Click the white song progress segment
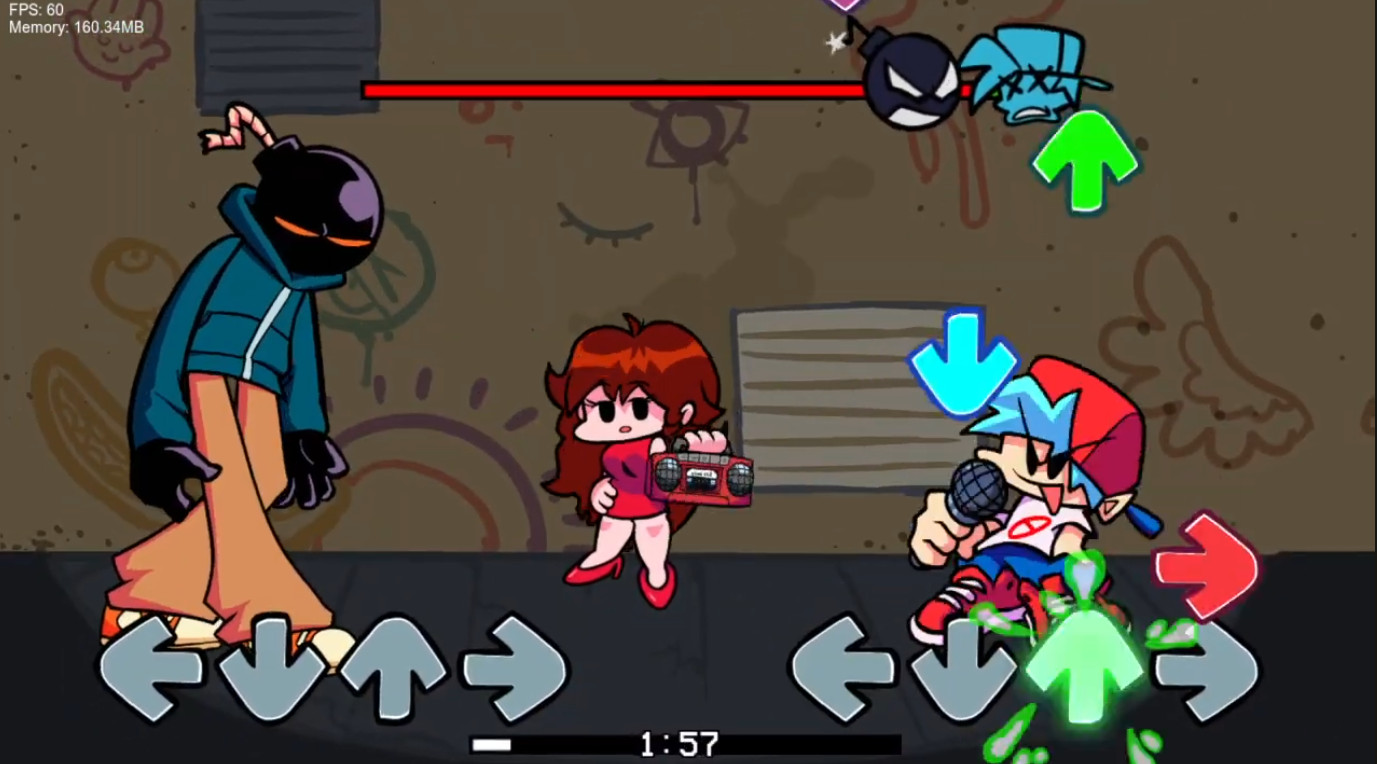The height and width of the screenshot is (764, 1377). tap(492, 743)
